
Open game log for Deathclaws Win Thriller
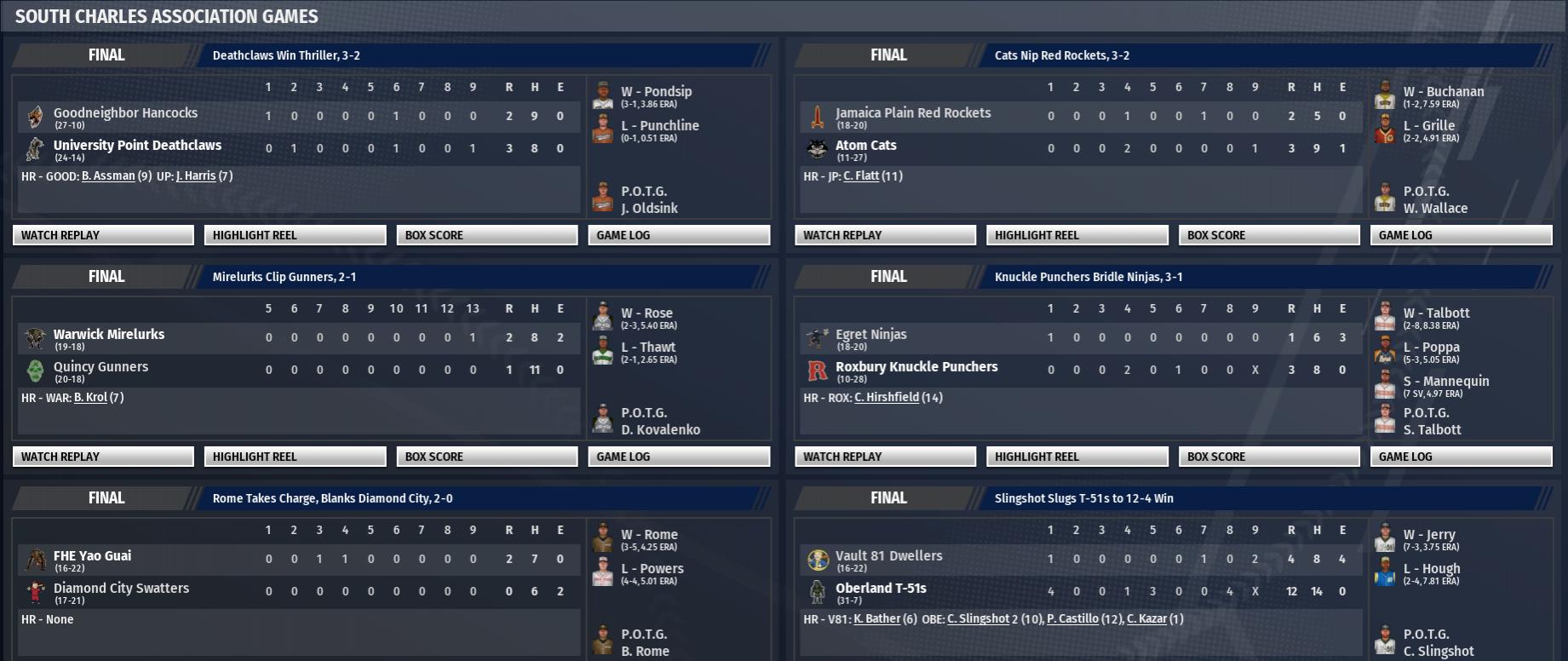[x=679, y=235]
